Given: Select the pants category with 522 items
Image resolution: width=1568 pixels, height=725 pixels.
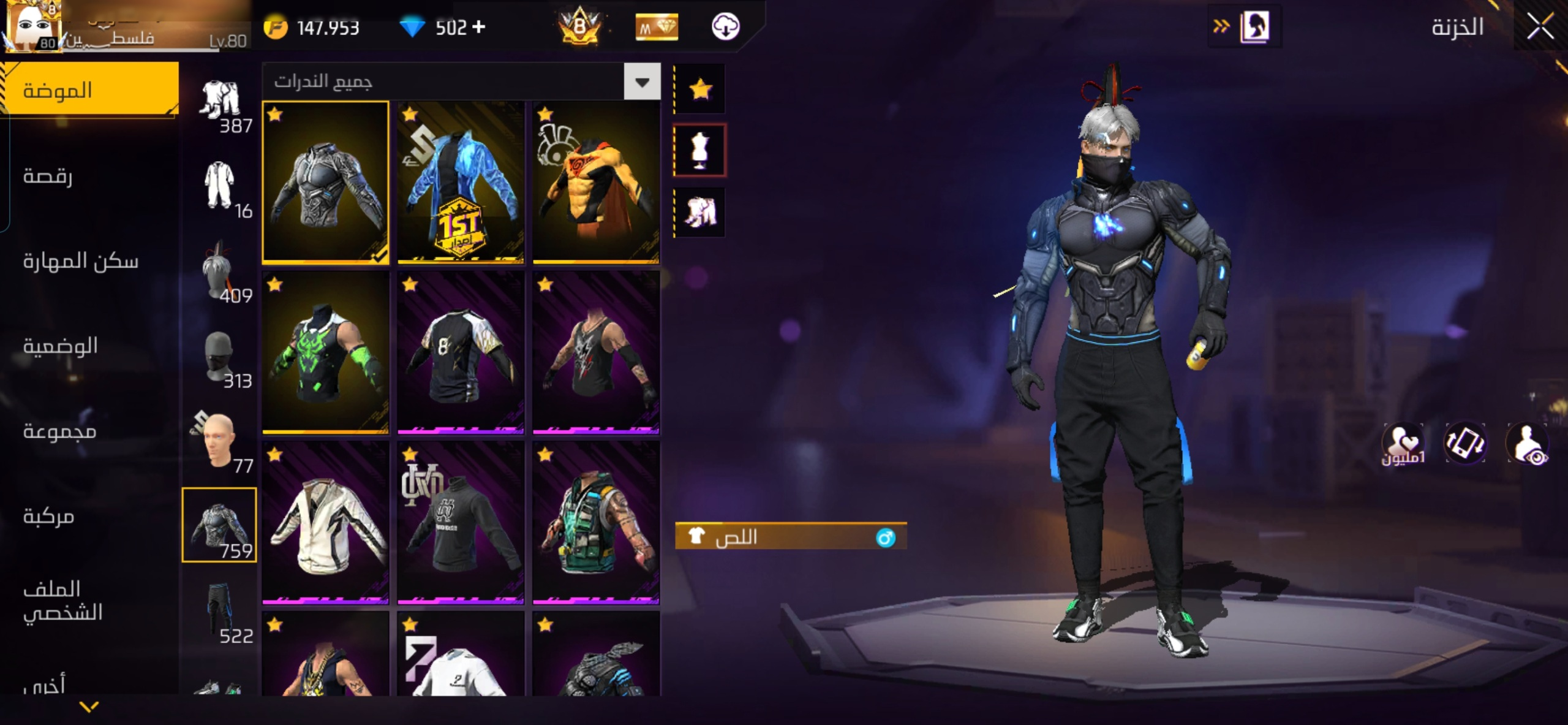Looking at the screenshot, I should tap(219, 610).
